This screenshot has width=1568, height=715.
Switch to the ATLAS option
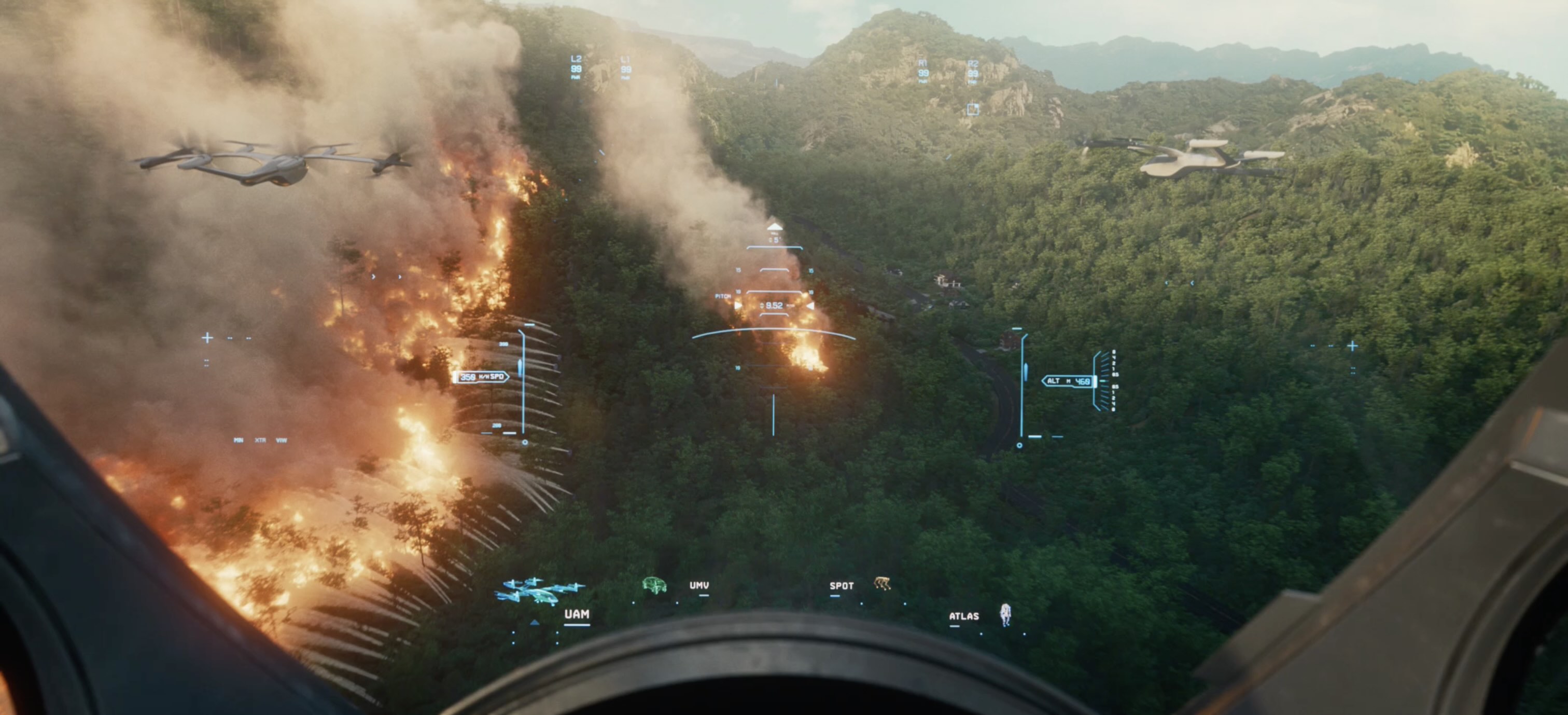pos(963,616)
